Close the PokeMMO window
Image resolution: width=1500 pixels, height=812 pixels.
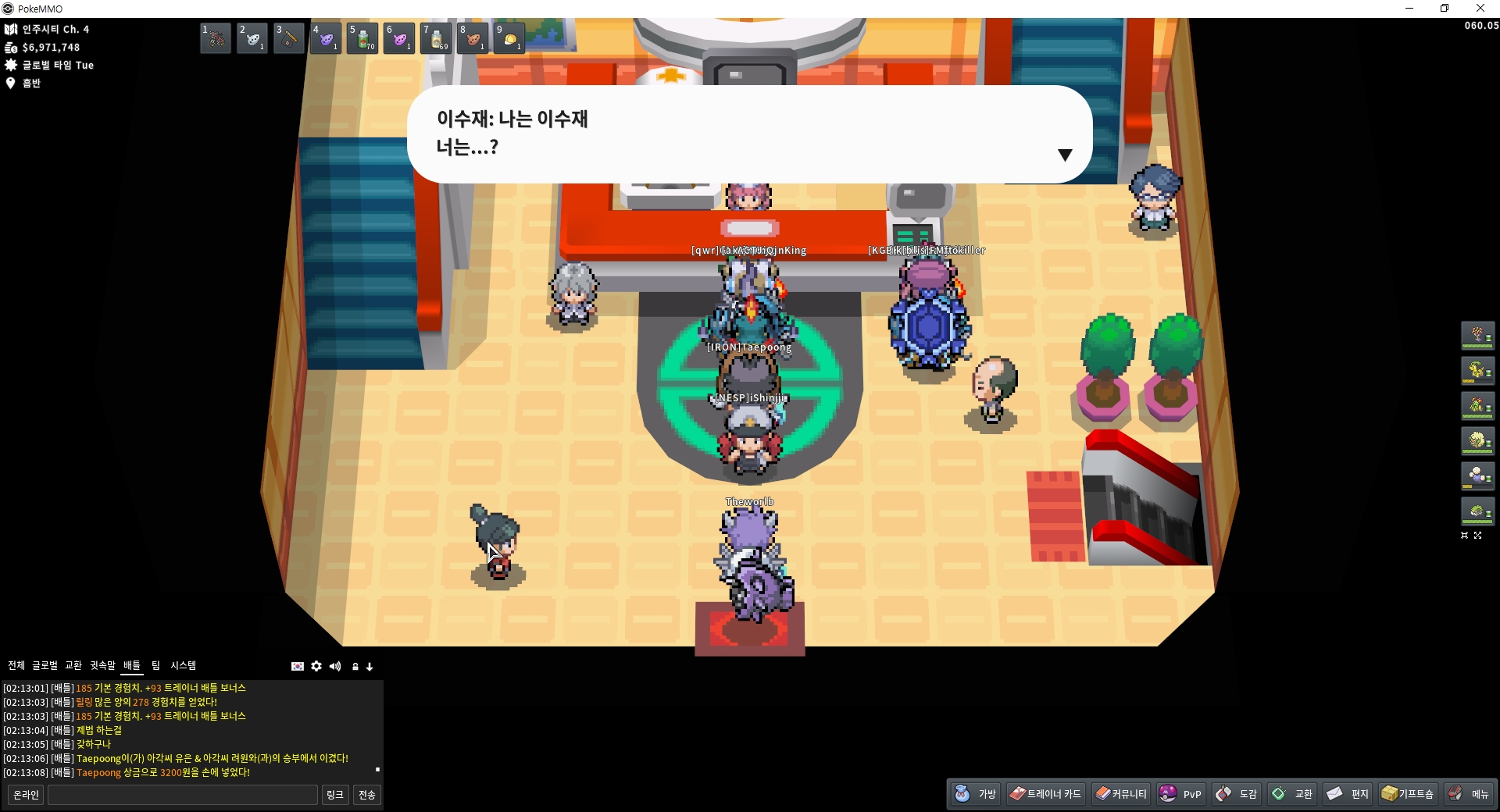[1480, 9]
